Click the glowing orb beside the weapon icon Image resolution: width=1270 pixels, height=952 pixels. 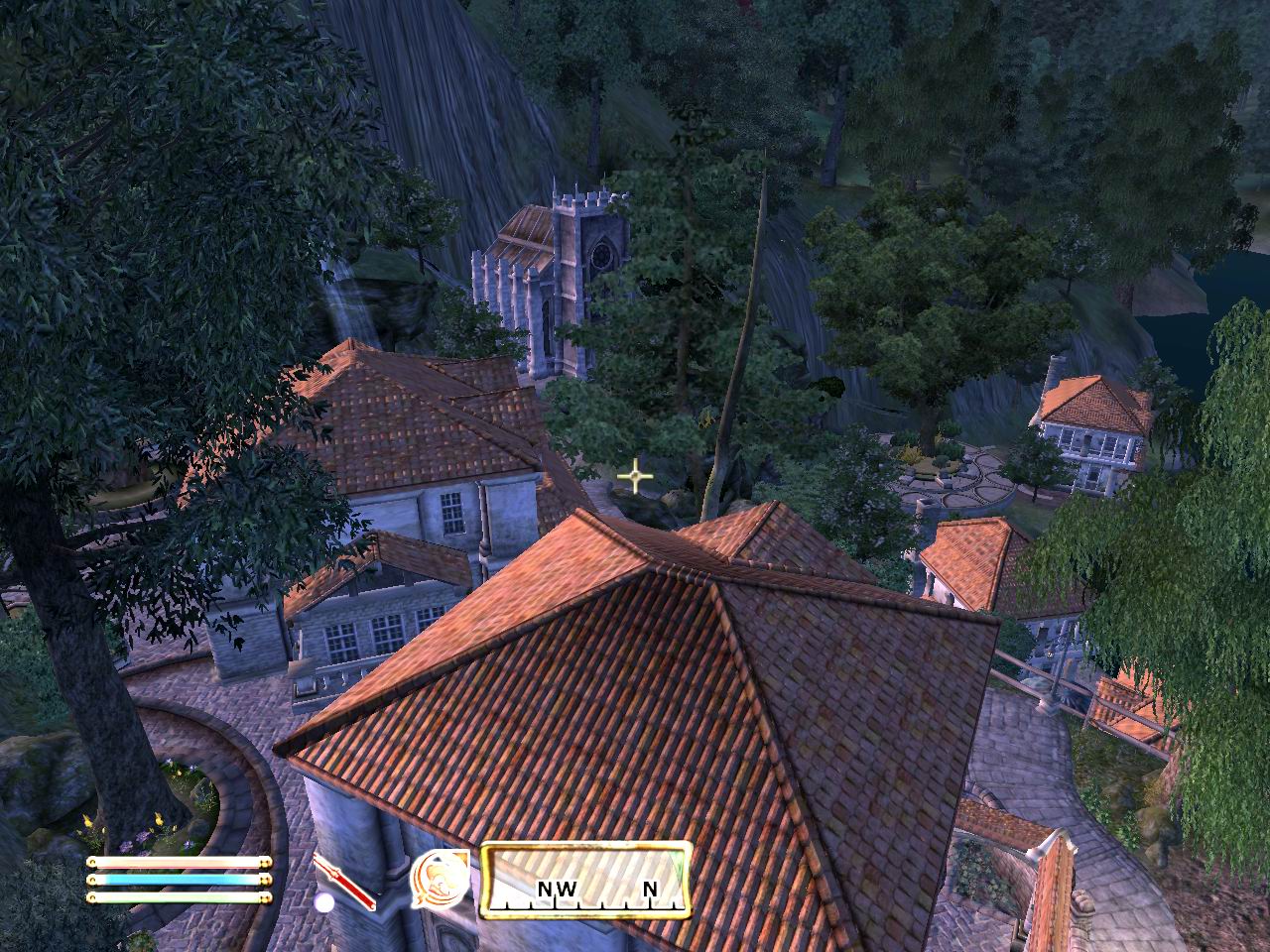pos(322,902)
